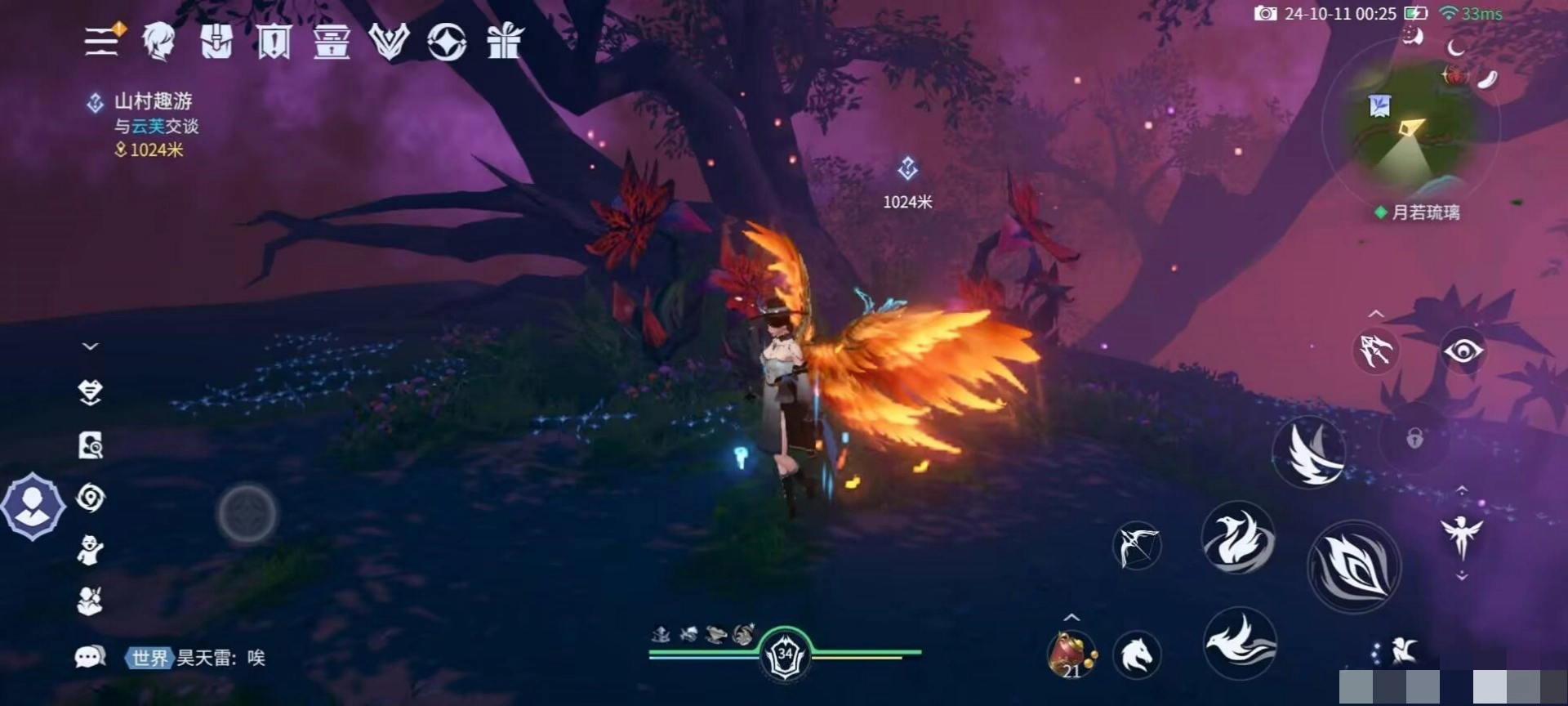Use the red pouch item with 21

point(1071,655)
